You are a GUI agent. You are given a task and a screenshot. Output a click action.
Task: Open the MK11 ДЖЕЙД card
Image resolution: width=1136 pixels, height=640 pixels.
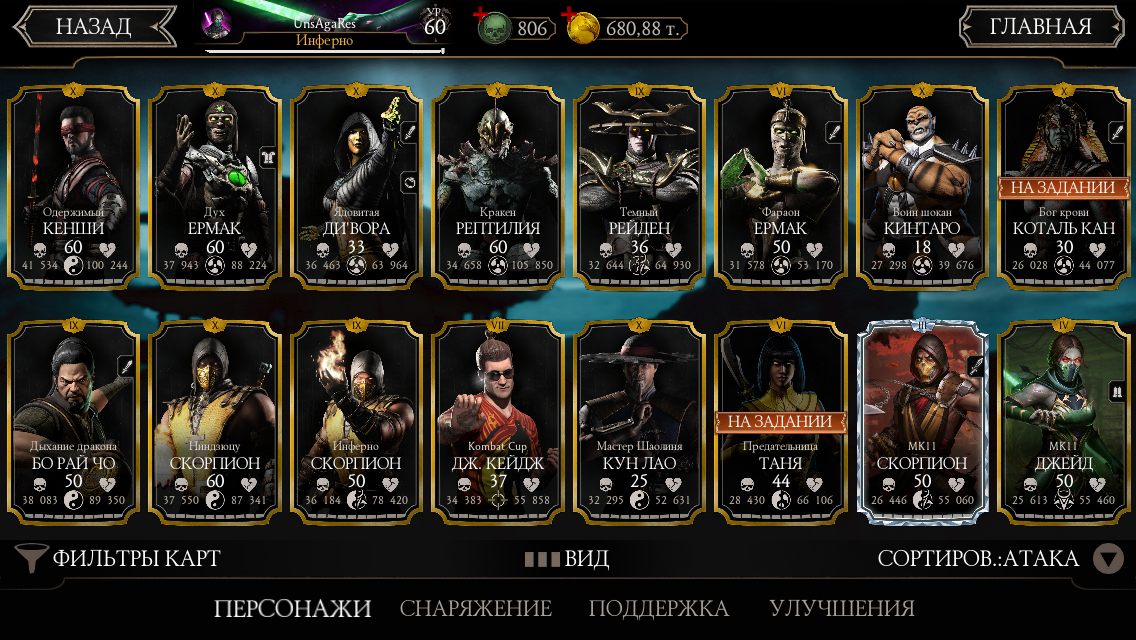tap(1065, 420)
